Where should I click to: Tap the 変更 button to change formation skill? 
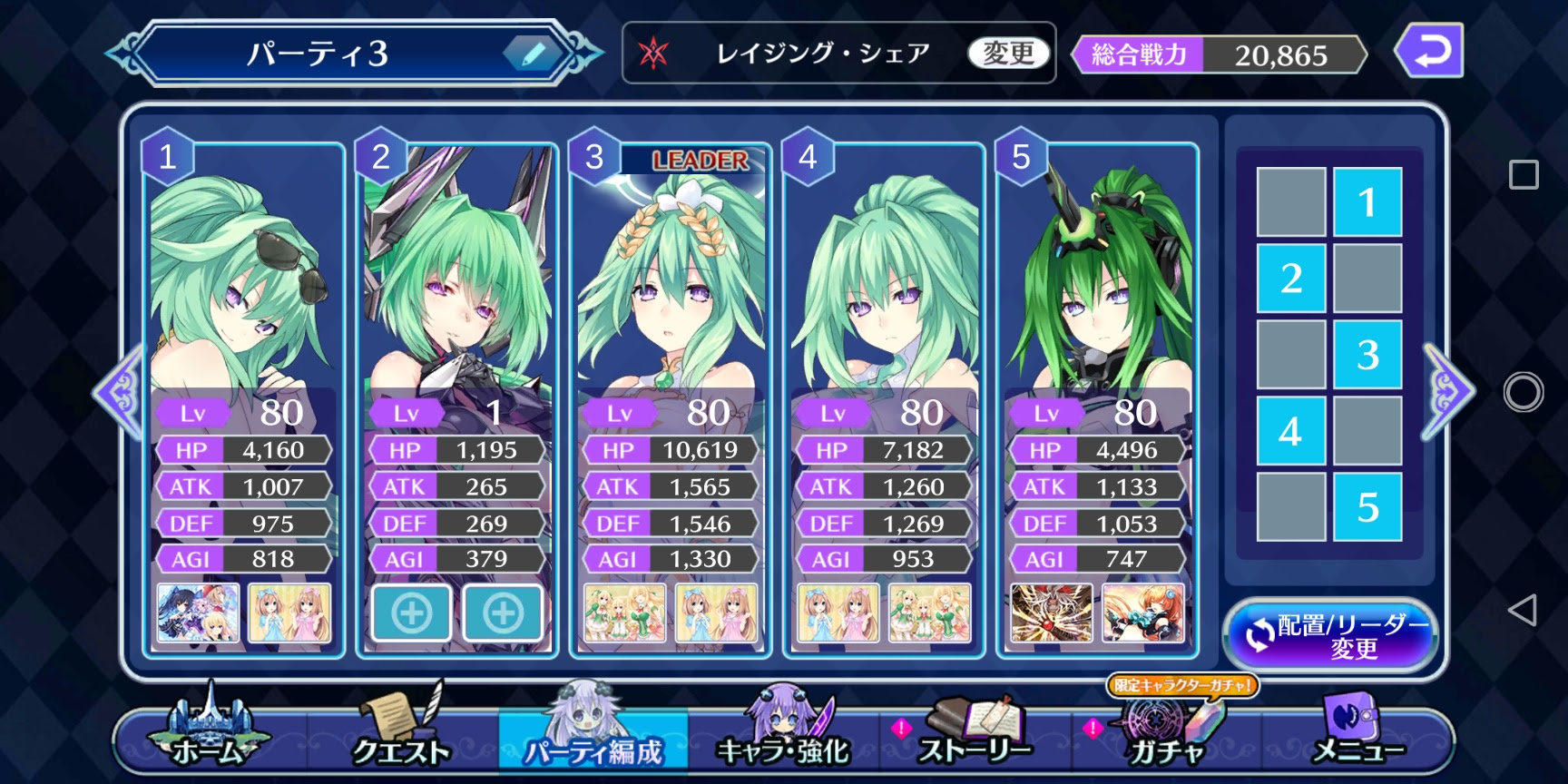click(x=1008, y=54)
